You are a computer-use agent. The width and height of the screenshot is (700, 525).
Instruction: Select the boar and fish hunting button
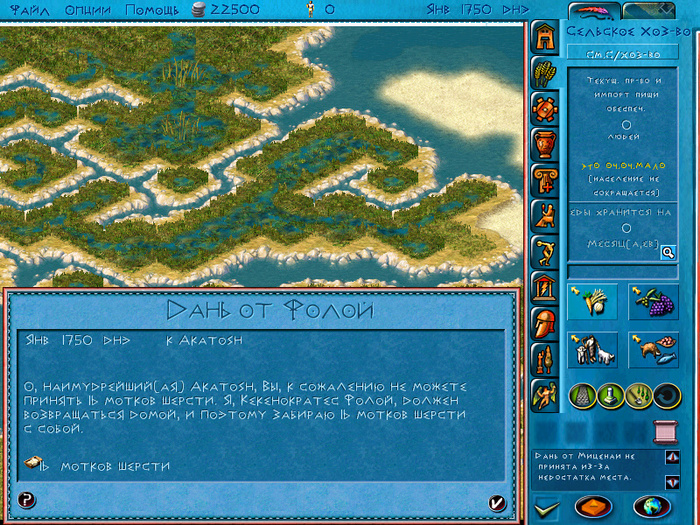tap(653, 349)
